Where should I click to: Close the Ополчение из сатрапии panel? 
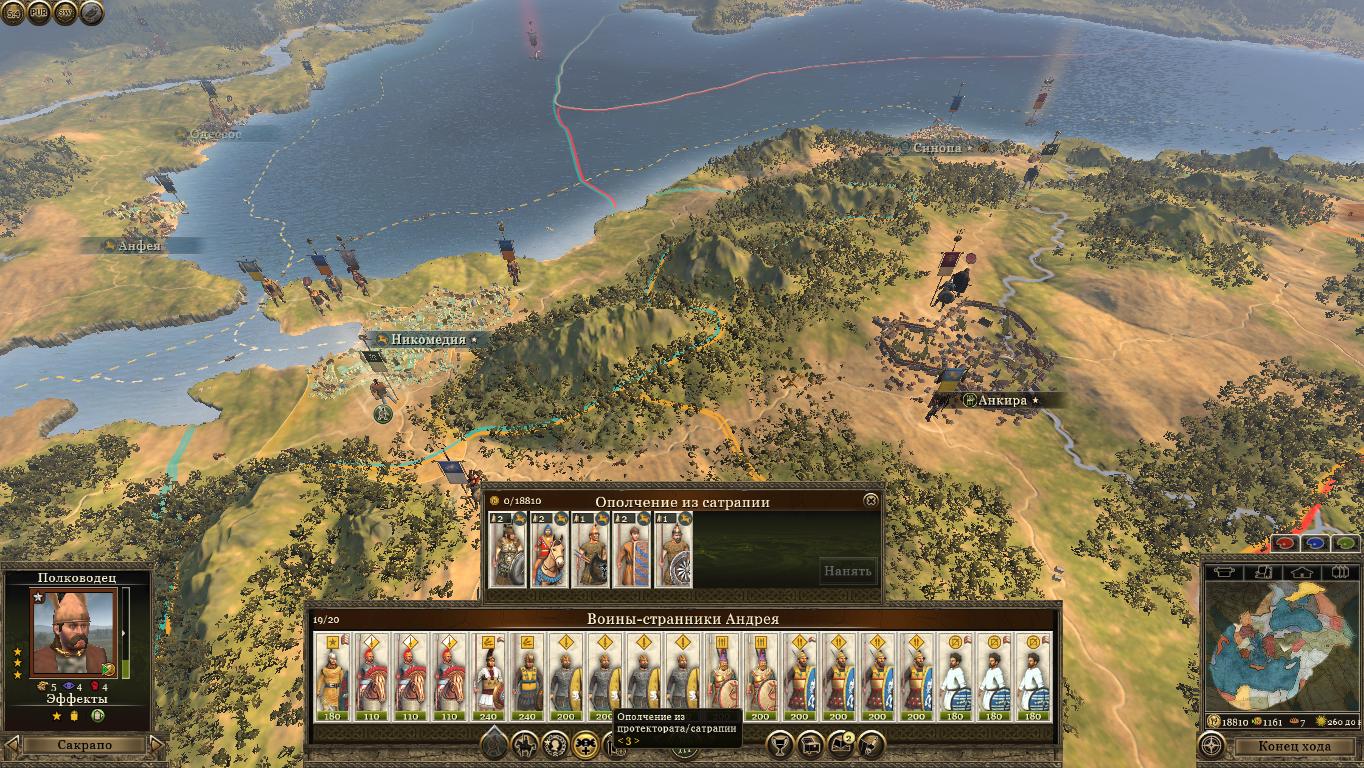point(871,500)
